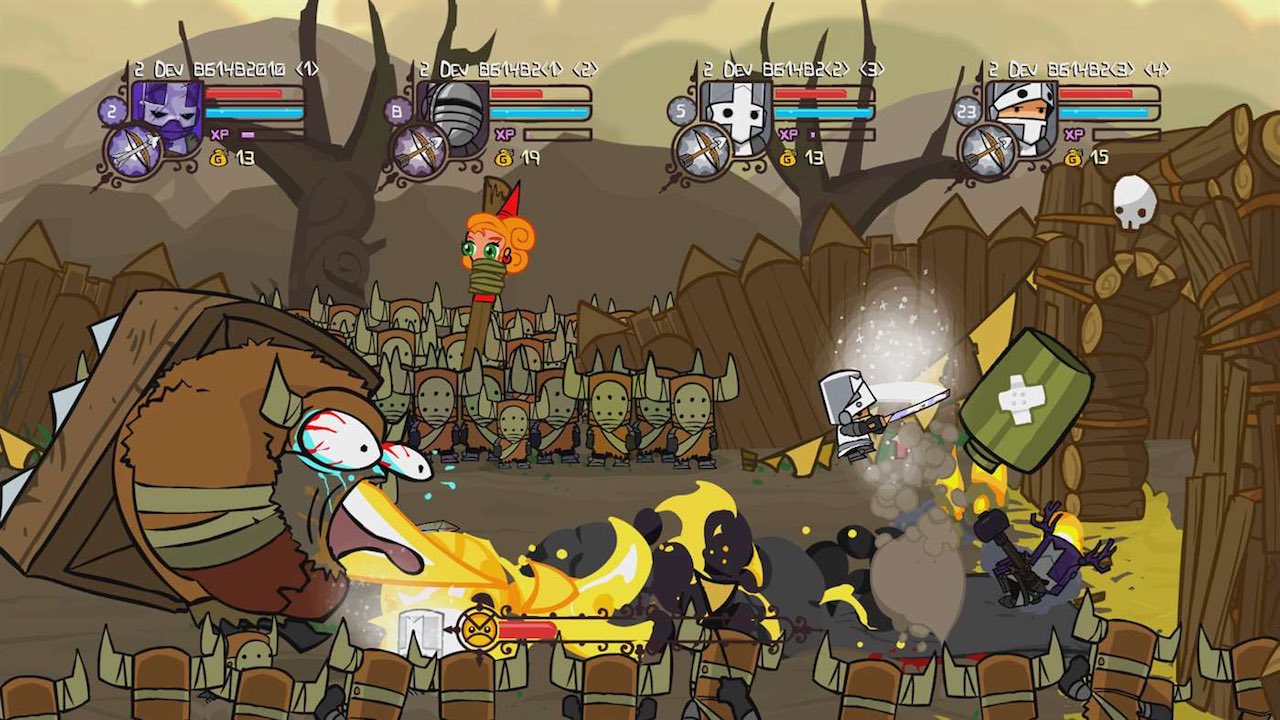
Task: Click player four's crossbow weapon icon
Action: click(991, 149)
